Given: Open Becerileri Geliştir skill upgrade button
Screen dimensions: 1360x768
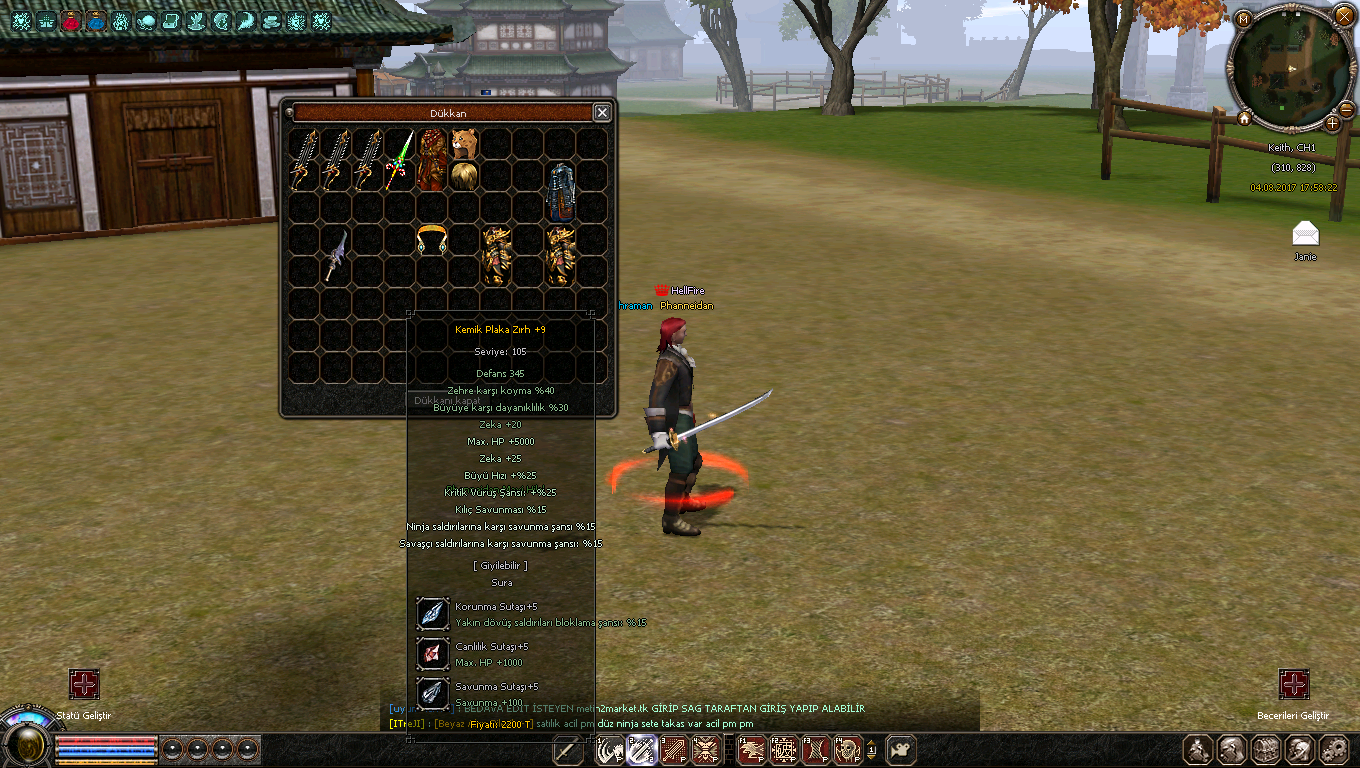Looking at the screenshot, I should (1294, 685).
